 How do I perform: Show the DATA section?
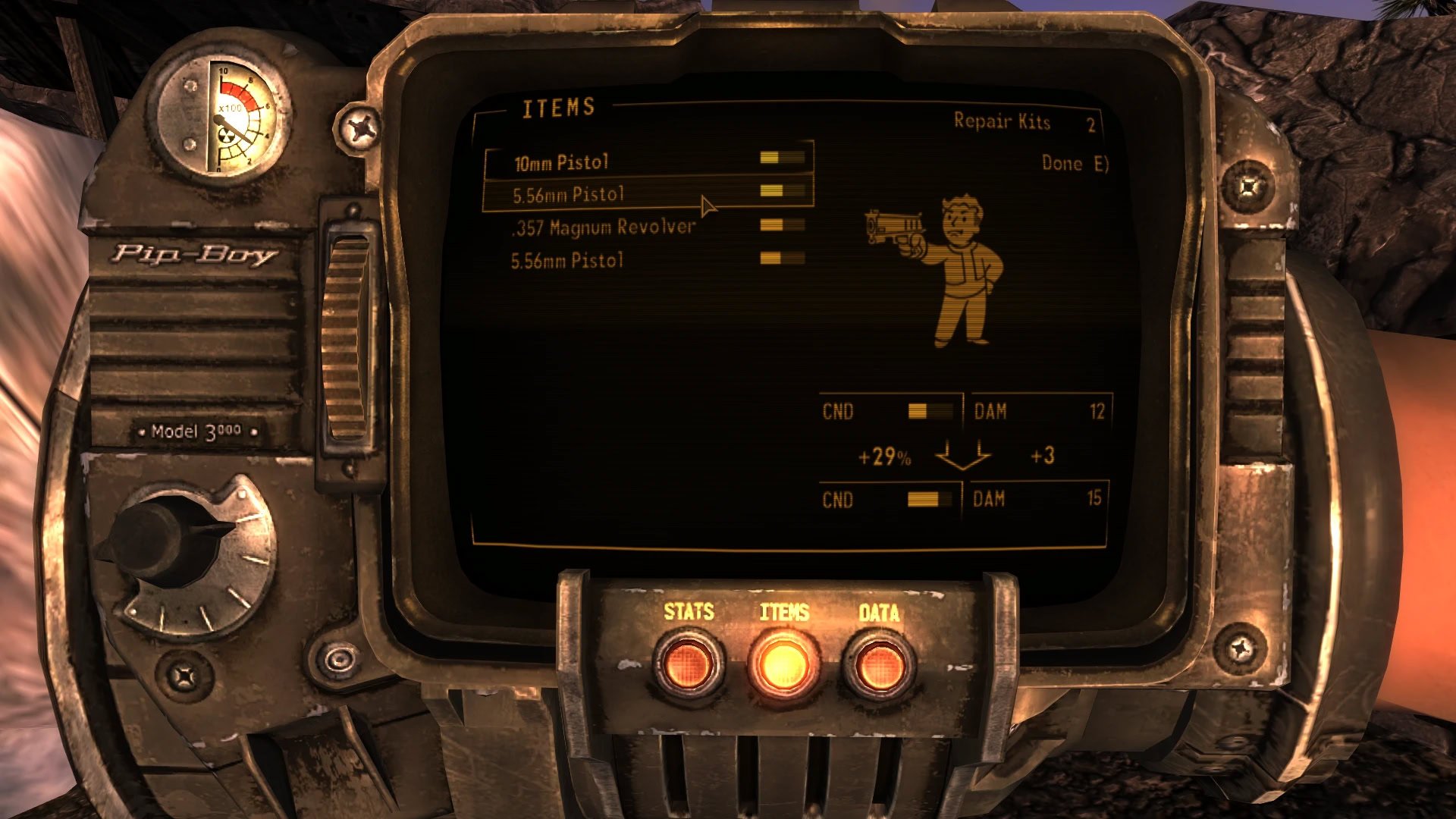click(880, 664)
